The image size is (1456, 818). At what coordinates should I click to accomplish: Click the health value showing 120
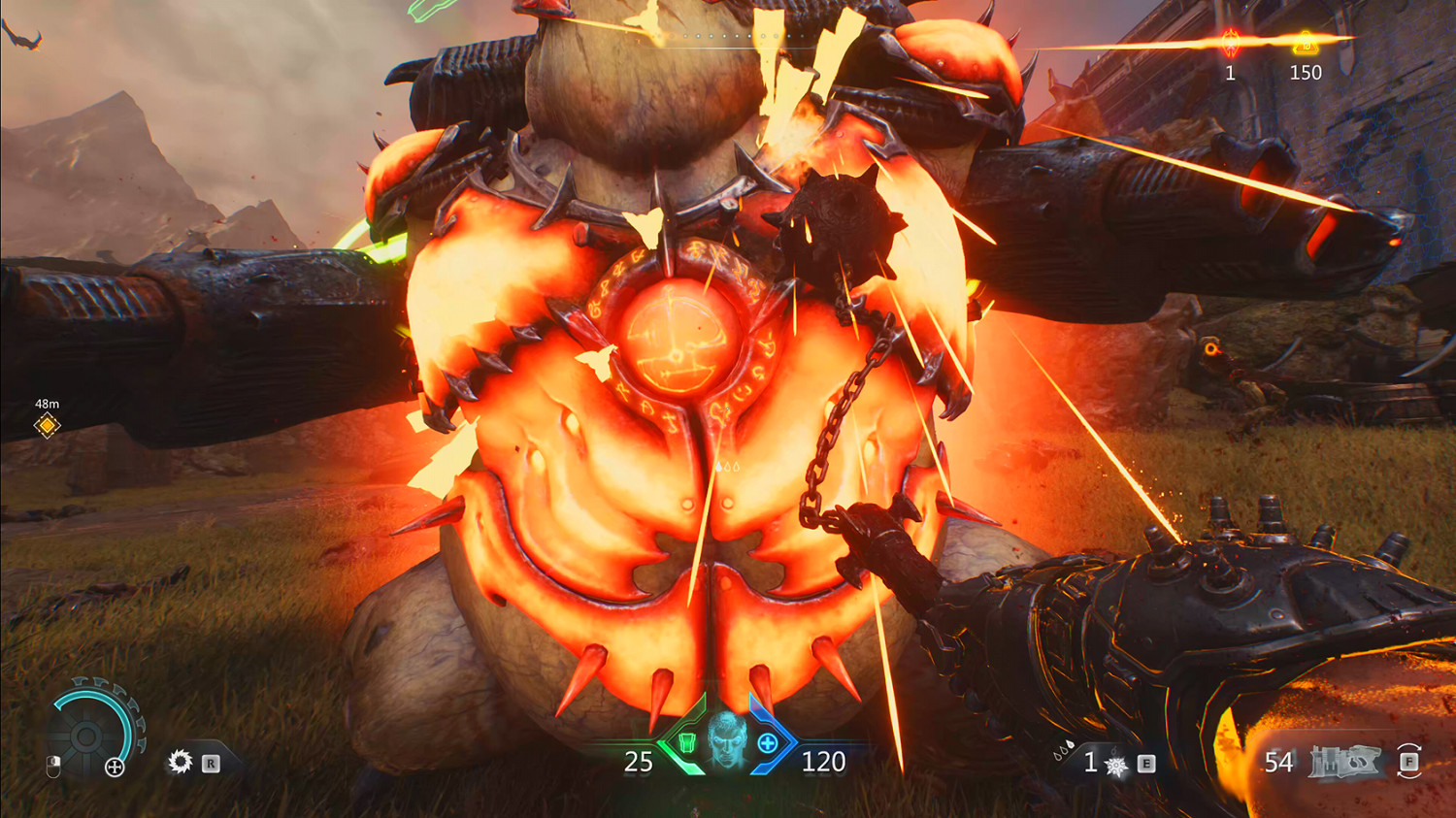(x=823, y=763)
